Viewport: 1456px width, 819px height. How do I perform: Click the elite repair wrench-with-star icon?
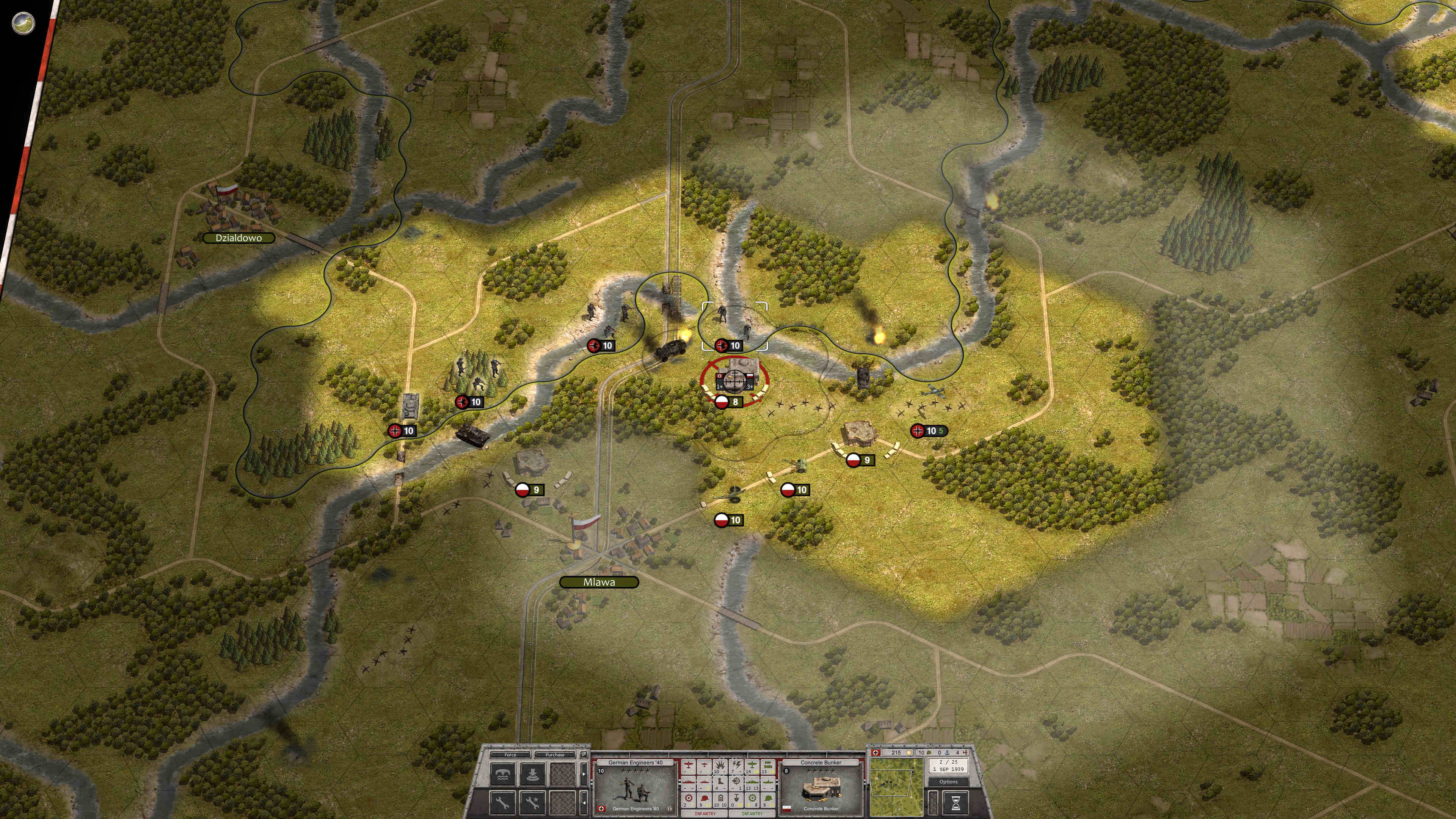(x=532, y=804)
